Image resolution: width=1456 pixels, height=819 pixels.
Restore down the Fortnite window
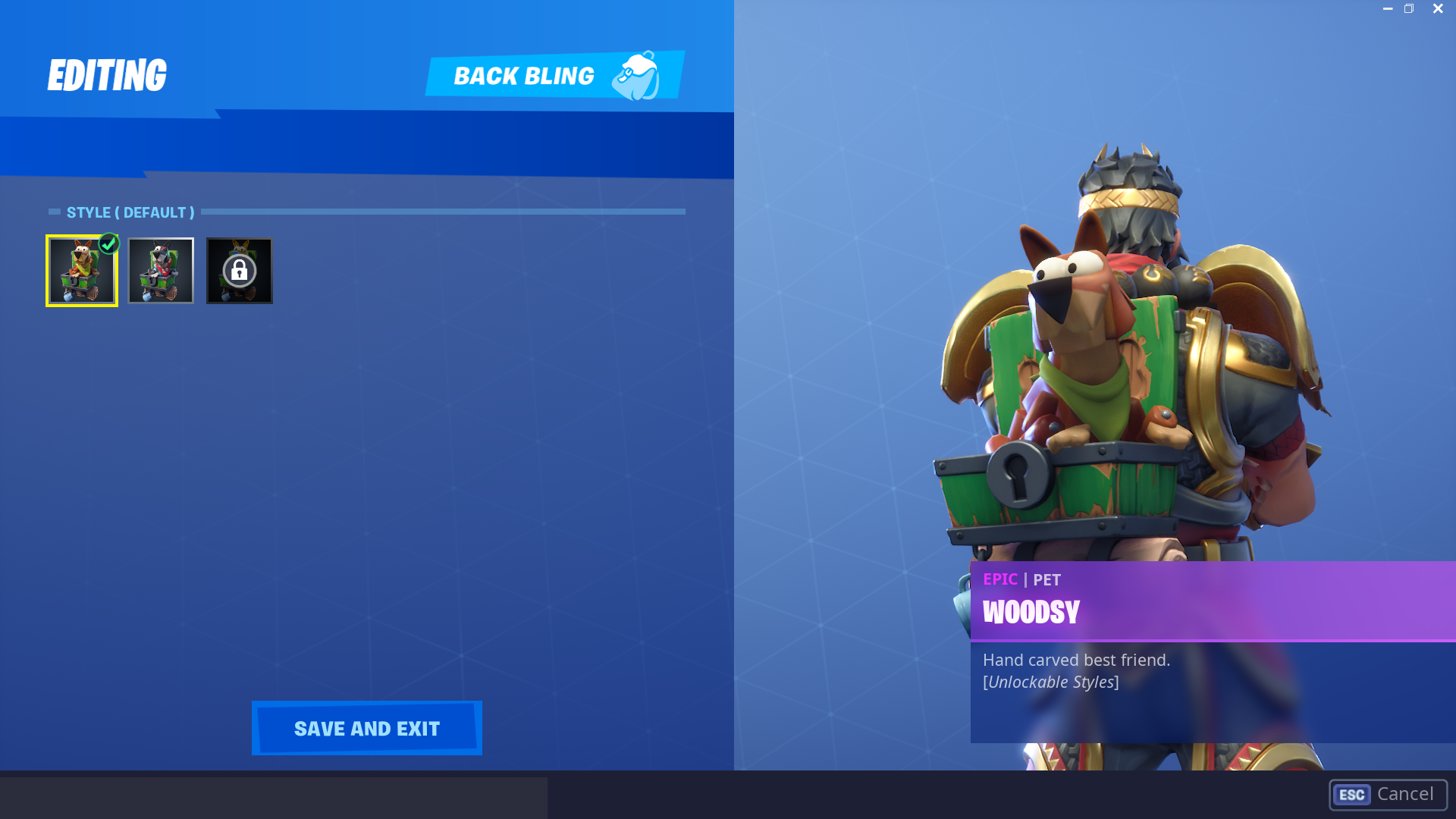pyautogui.click(x=1410, y=8)
